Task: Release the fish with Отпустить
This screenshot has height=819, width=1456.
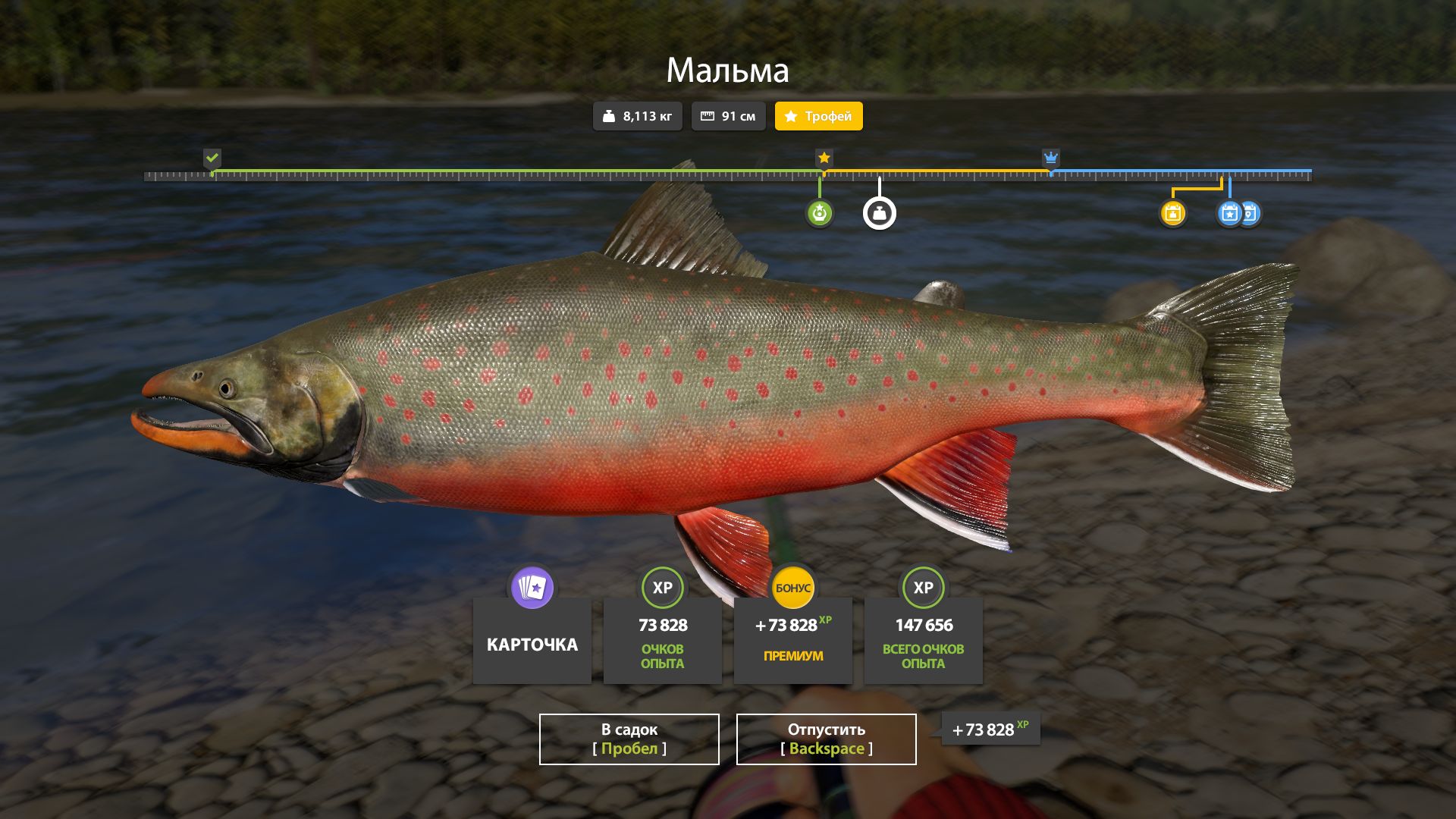Action: pyautogui.click(x=826, y=739)
